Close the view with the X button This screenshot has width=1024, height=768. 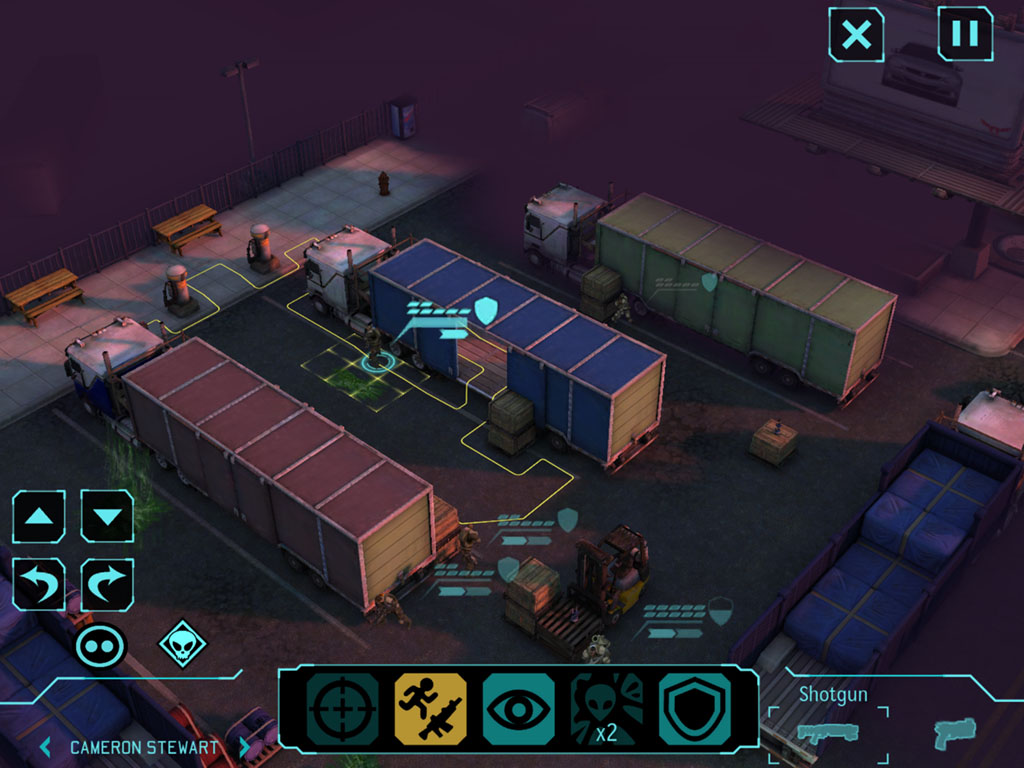(x=856, y=35)
